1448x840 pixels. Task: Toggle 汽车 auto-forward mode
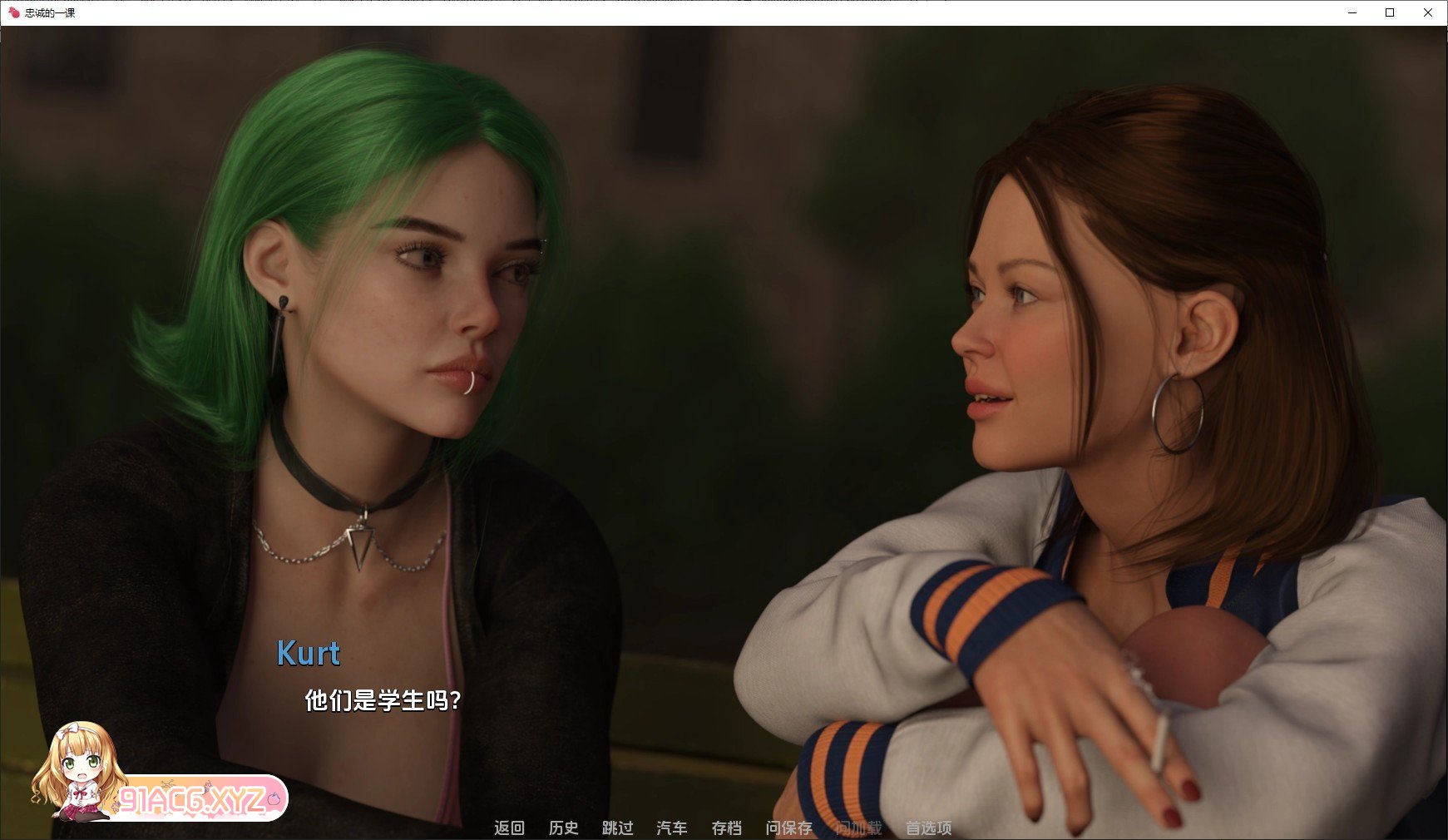point(672,828)
